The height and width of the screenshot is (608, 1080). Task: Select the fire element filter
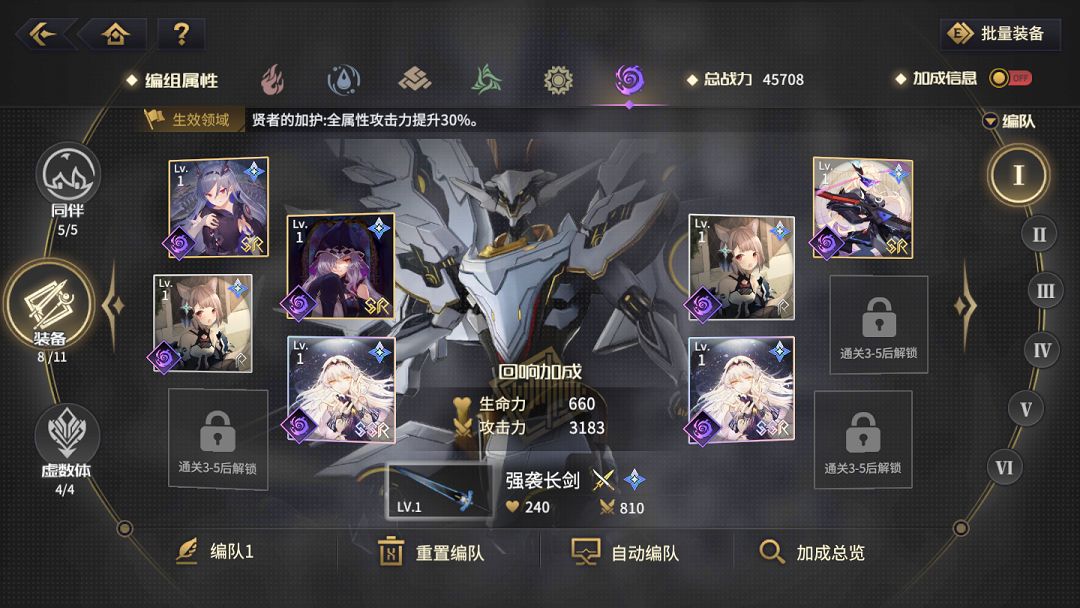pos(272,80)
